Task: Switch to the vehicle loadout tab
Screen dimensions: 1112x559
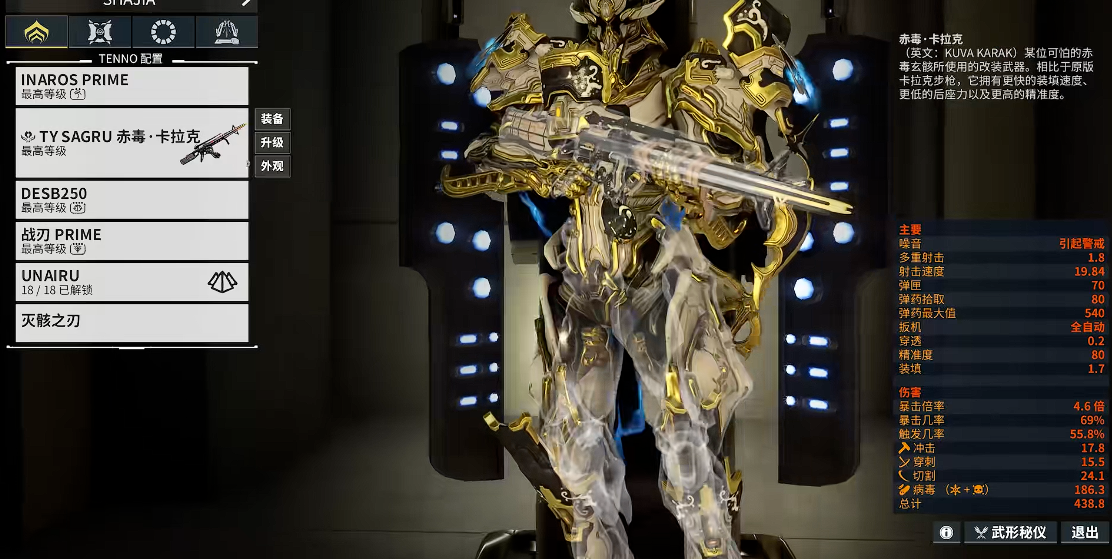Action: pos(100,32)
